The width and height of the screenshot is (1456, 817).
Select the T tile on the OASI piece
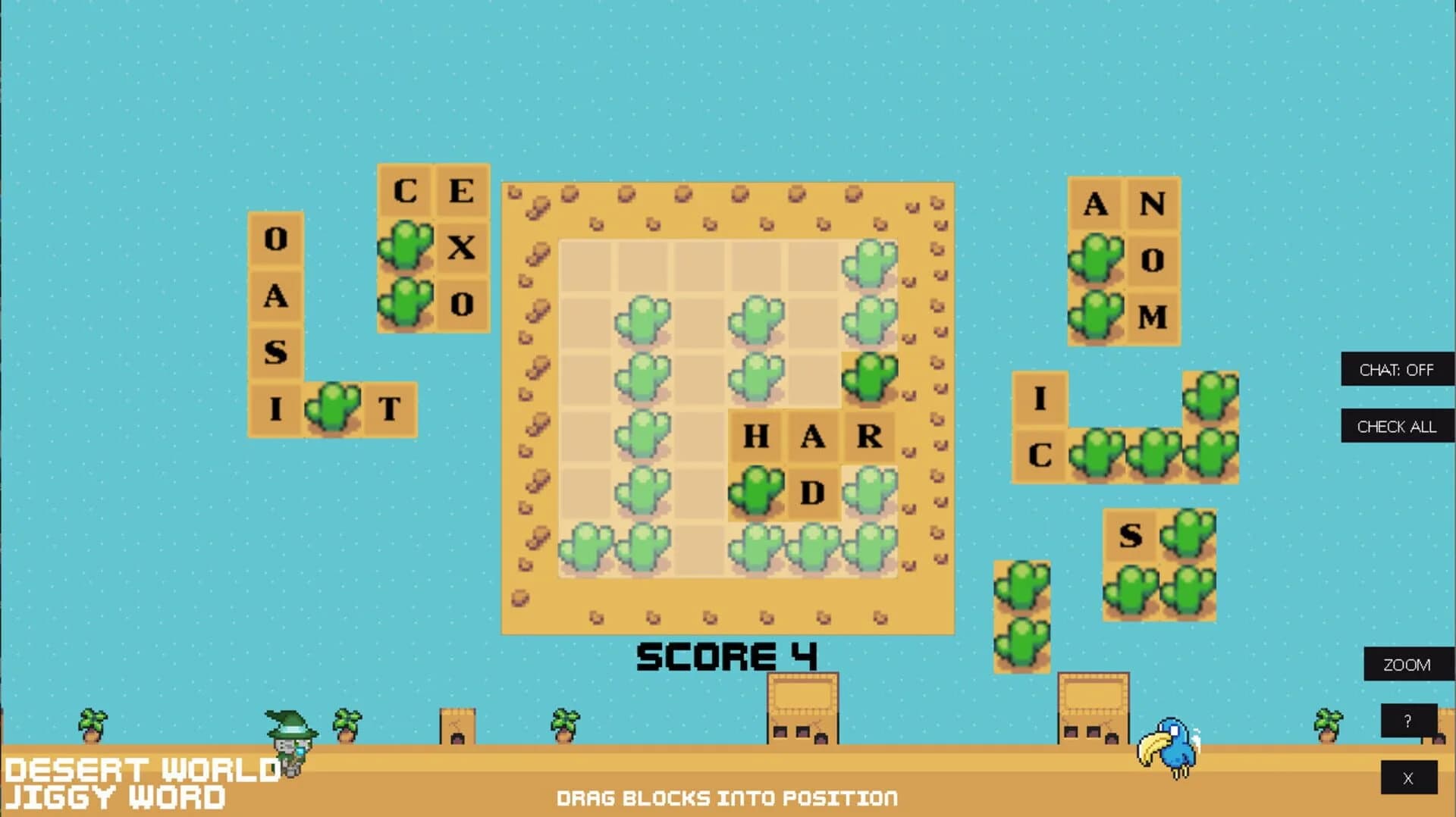click(391, 412)
